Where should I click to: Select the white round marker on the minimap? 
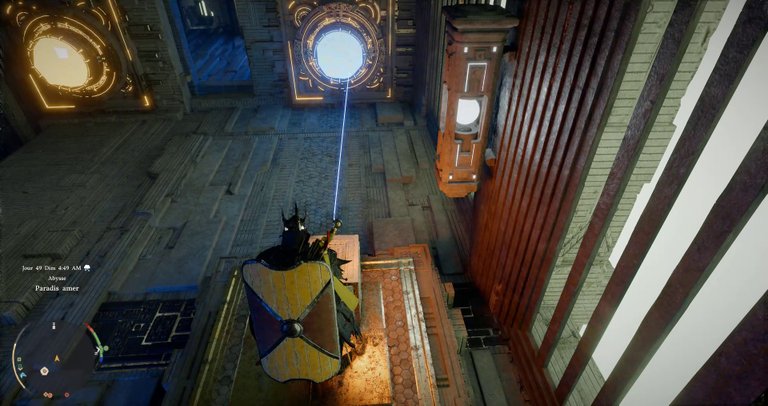pos(45,369)
